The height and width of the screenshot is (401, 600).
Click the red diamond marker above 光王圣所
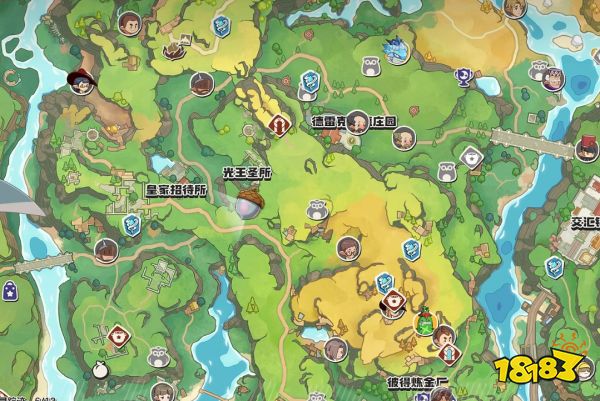tap(281, 124)
